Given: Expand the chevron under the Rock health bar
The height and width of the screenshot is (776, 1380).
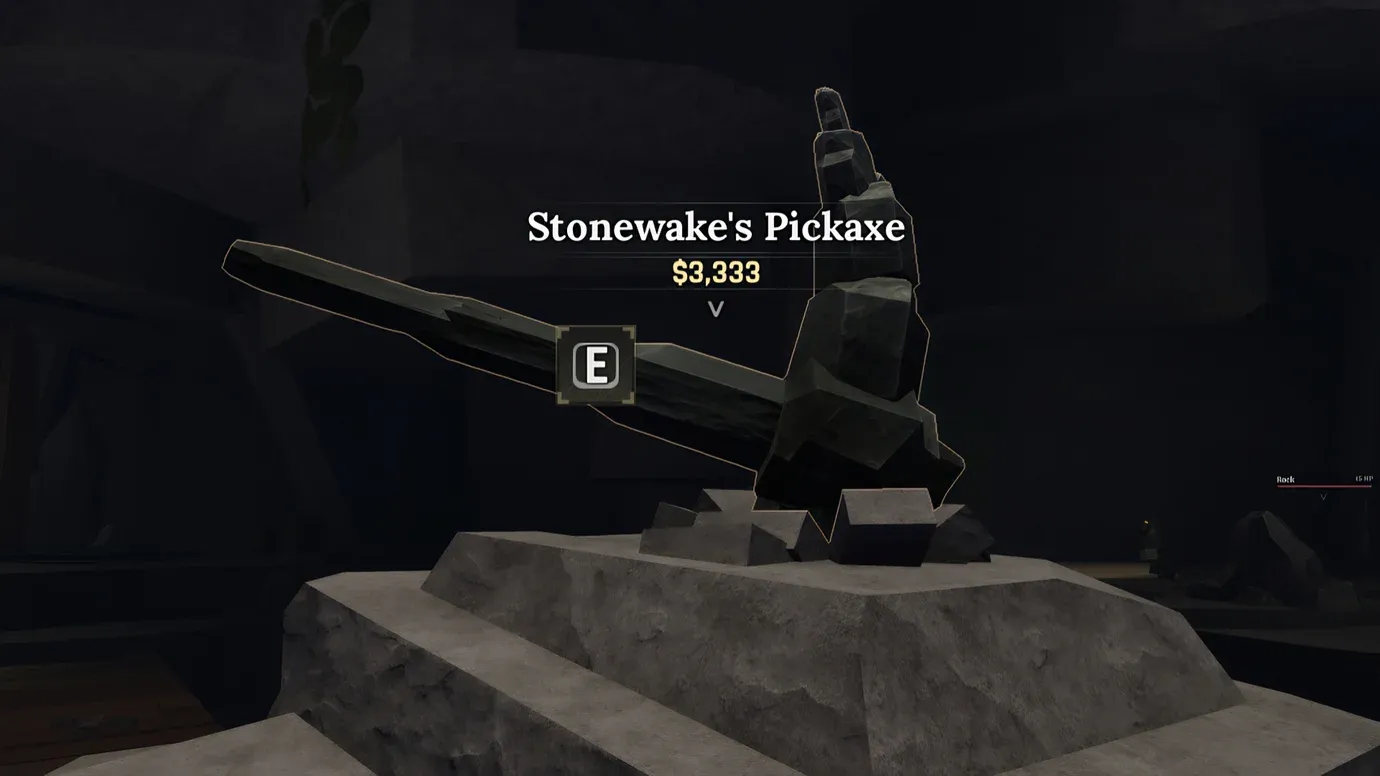Looking at the screenshot, I should click(x=1324, y=497).
